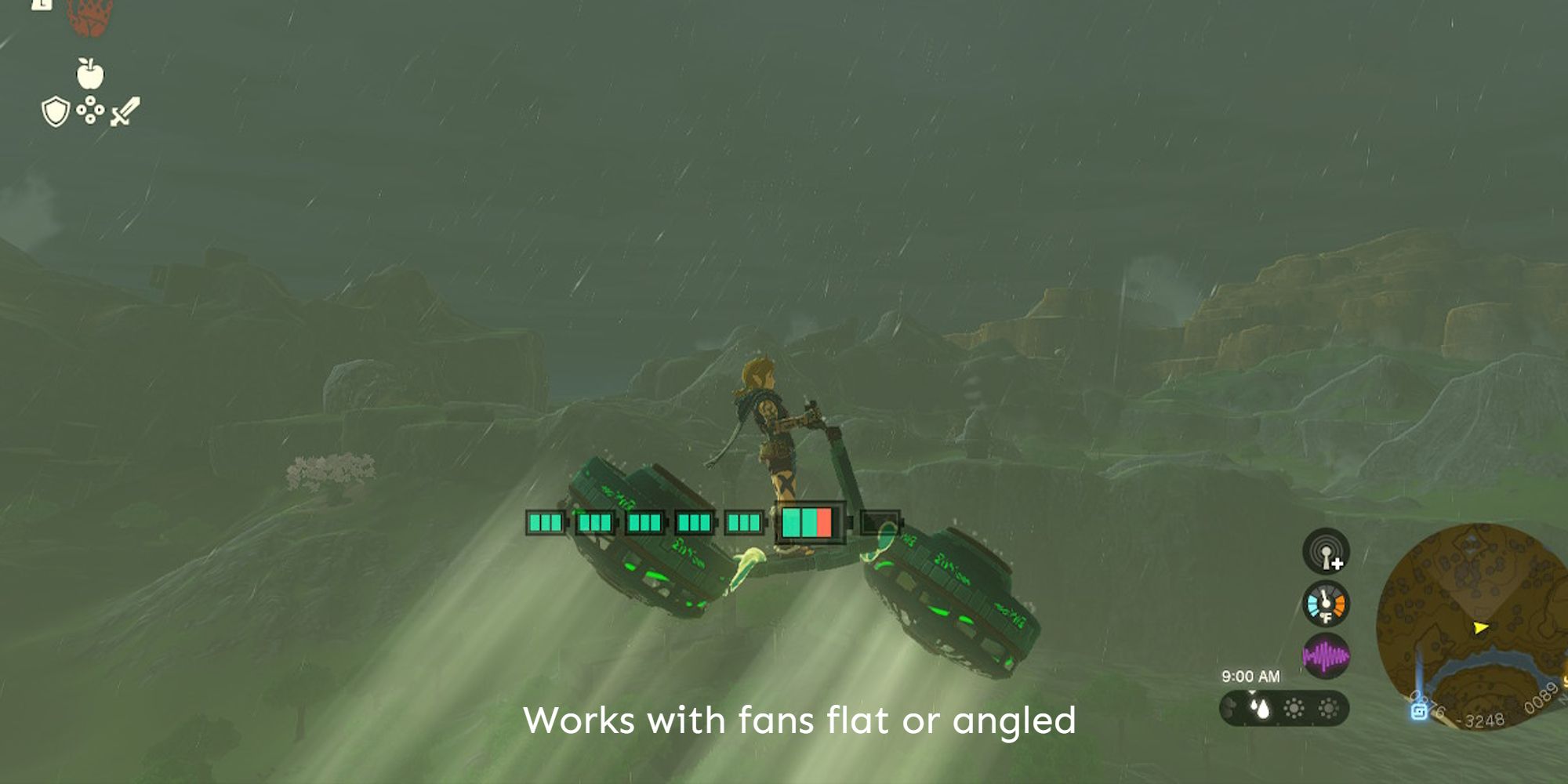The height and width of the screenshot is (784, 1568).
Task: Click the d-pad icon between shield and sword
Action: pos(90,110)
